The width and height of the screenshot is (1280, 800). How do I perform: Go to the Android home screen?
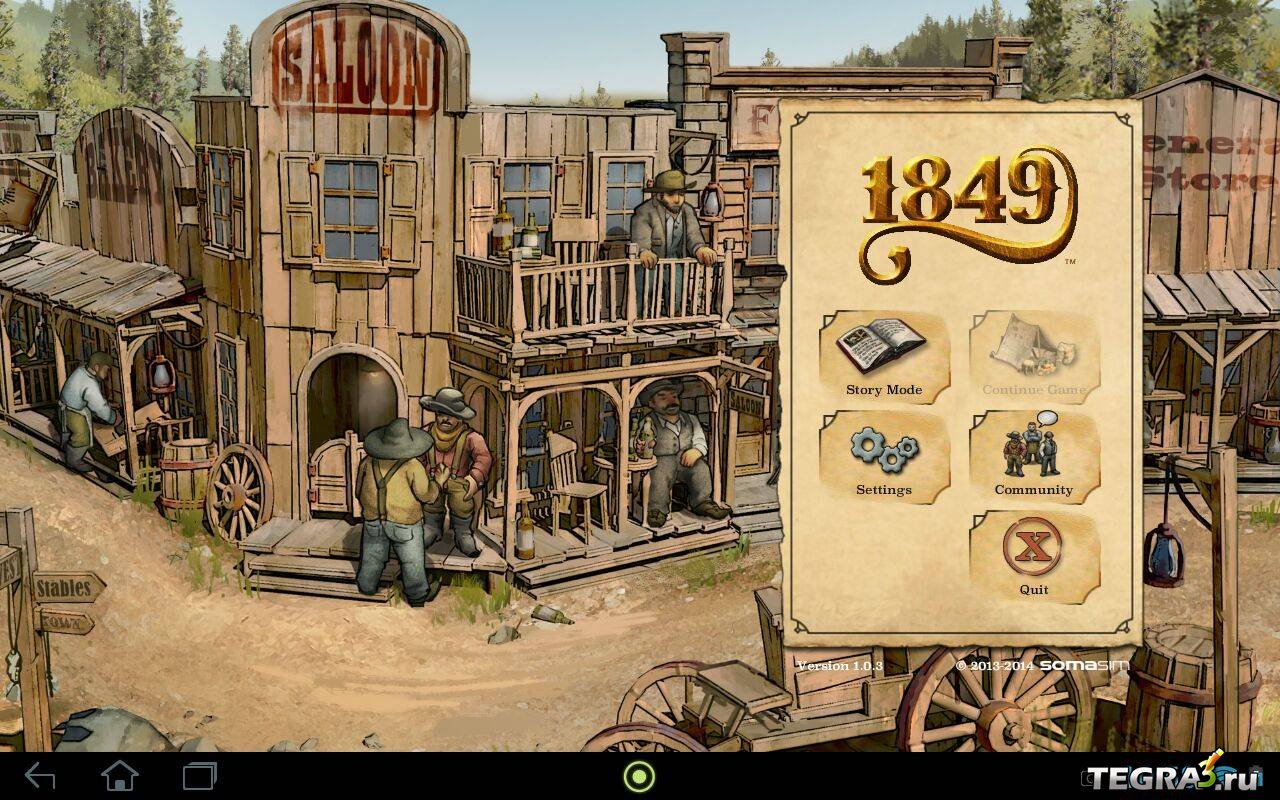click(120, 776)
